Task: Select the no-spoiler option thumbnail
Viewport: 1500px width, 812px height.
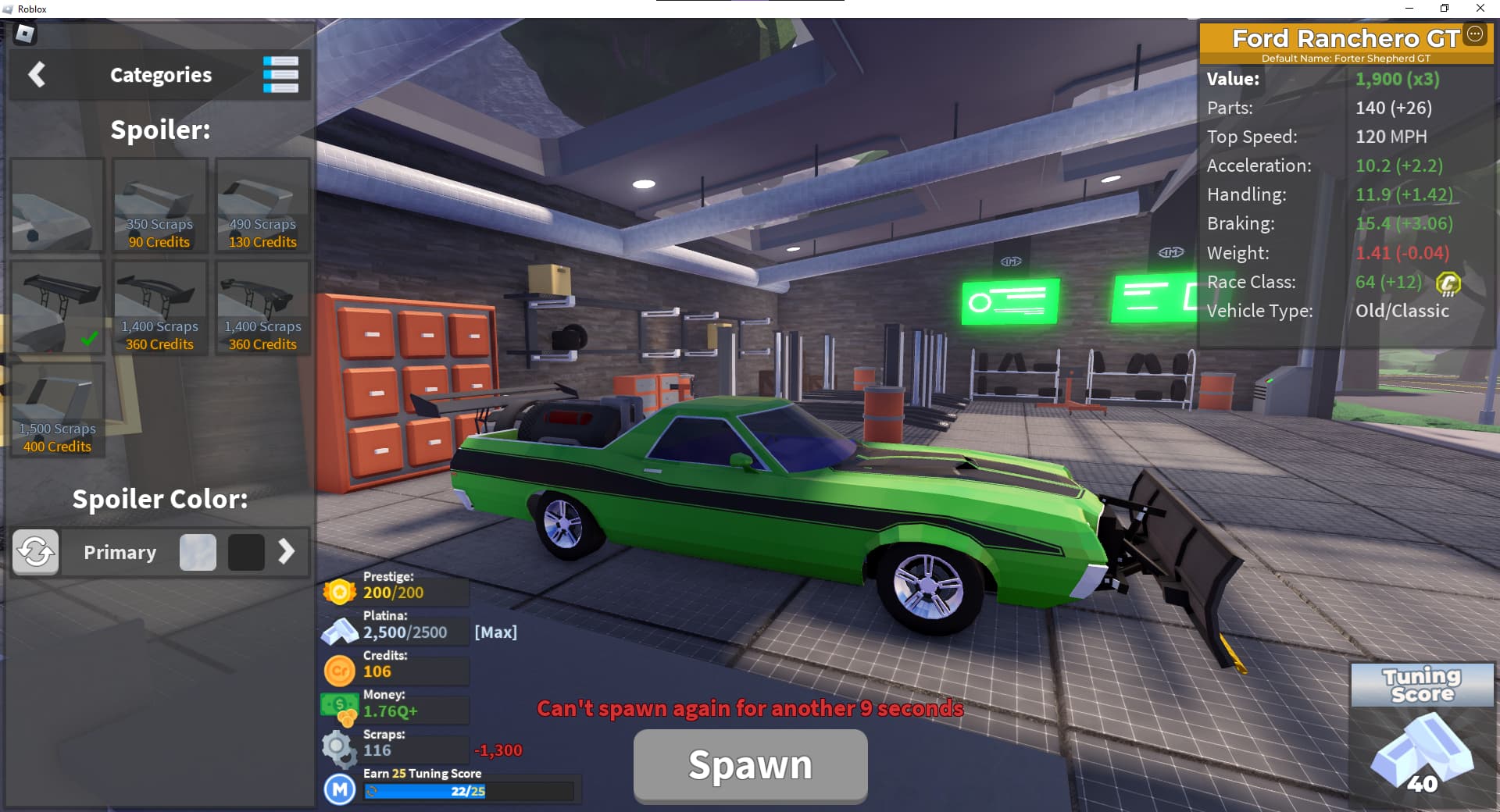Action: [57, 205]
